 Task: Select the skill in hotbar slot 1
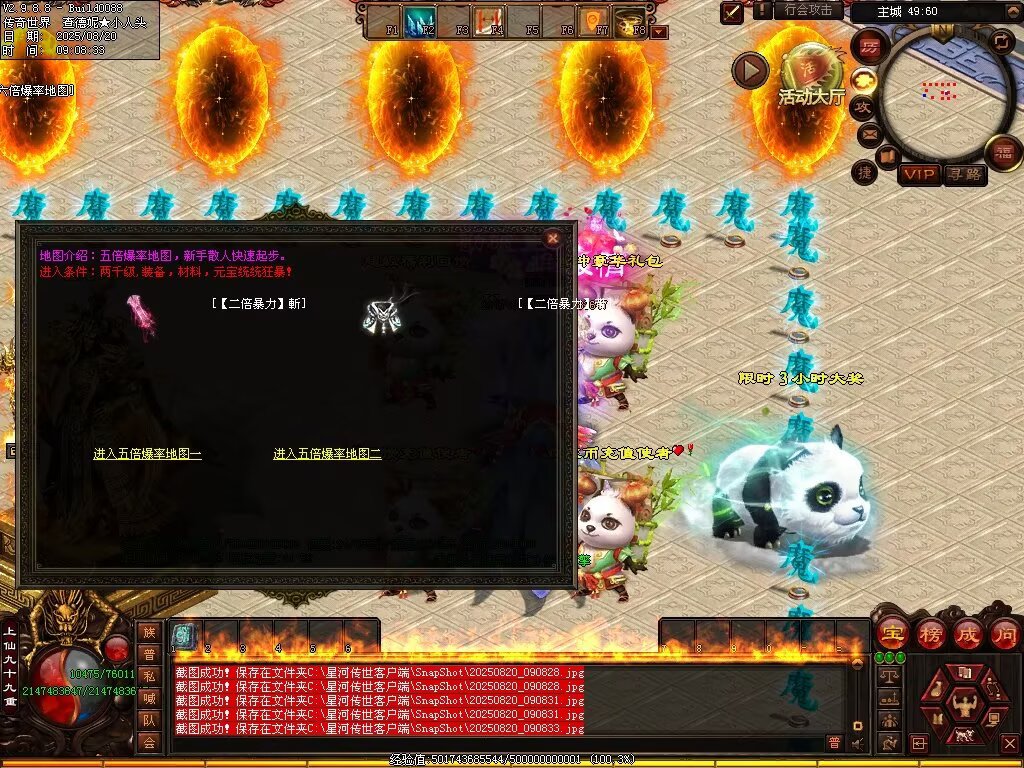tap(183, 634)
